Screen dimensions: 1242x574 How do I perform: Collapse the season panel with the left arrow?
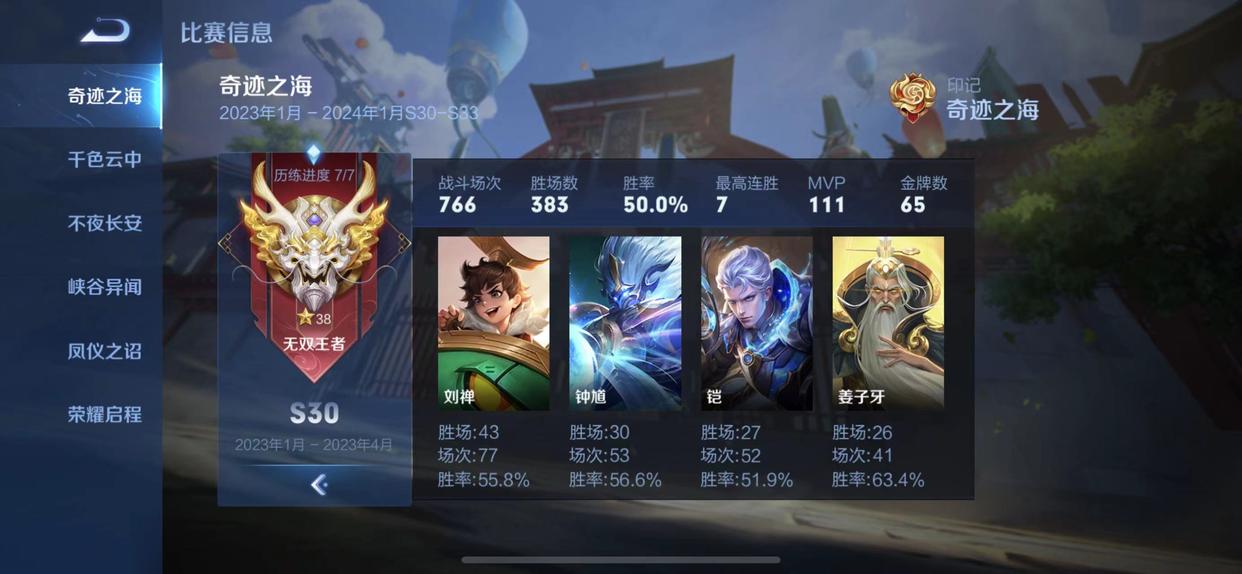click(318, 485)
